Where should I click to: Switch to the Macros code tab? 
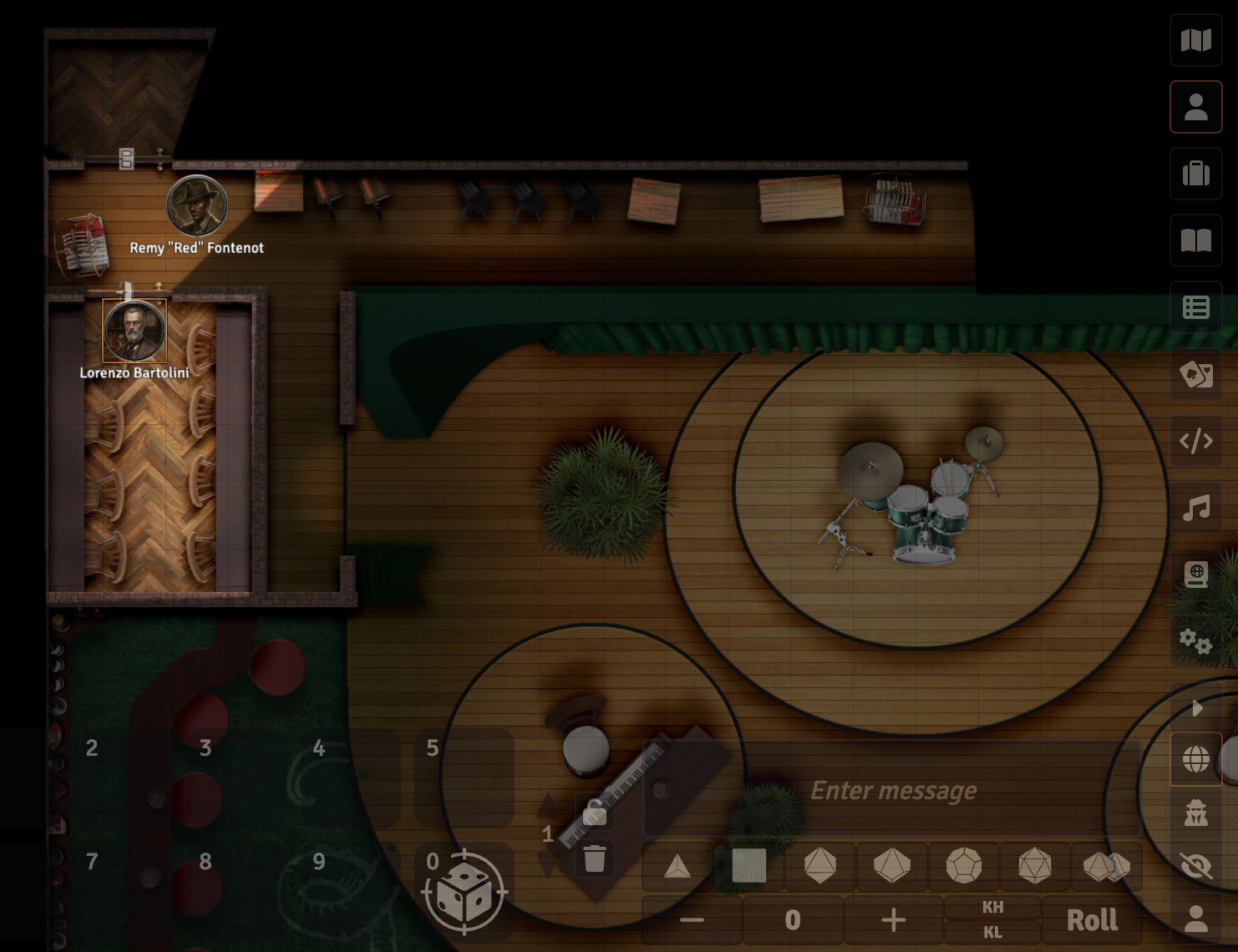(x=1195, y=441)
